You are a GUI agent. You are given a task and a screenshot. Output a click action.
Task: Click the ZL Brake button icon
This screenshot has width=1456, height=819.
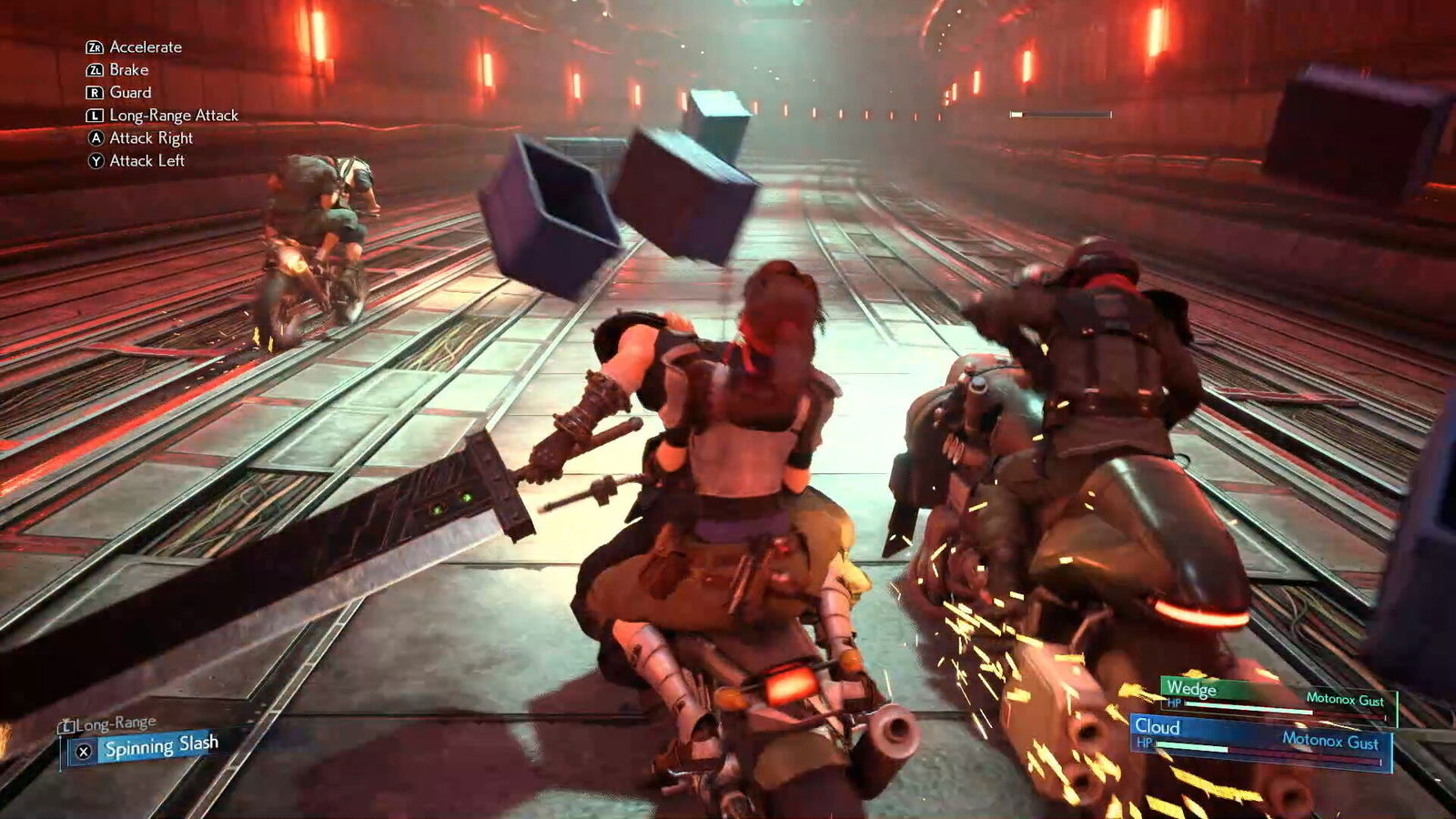(94, 69)
